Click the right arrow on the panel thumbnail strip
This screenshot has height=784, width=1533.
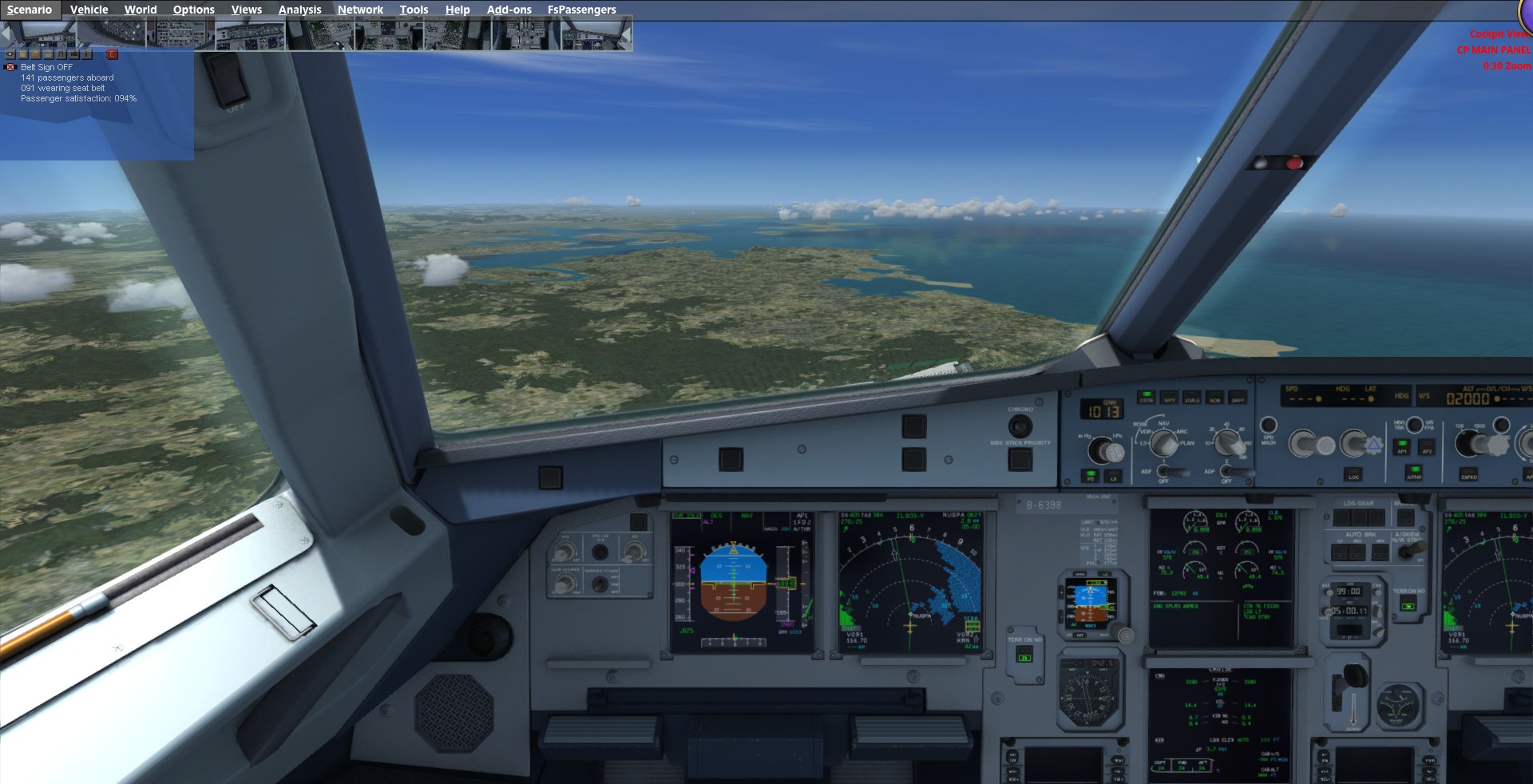coord(628,36)
